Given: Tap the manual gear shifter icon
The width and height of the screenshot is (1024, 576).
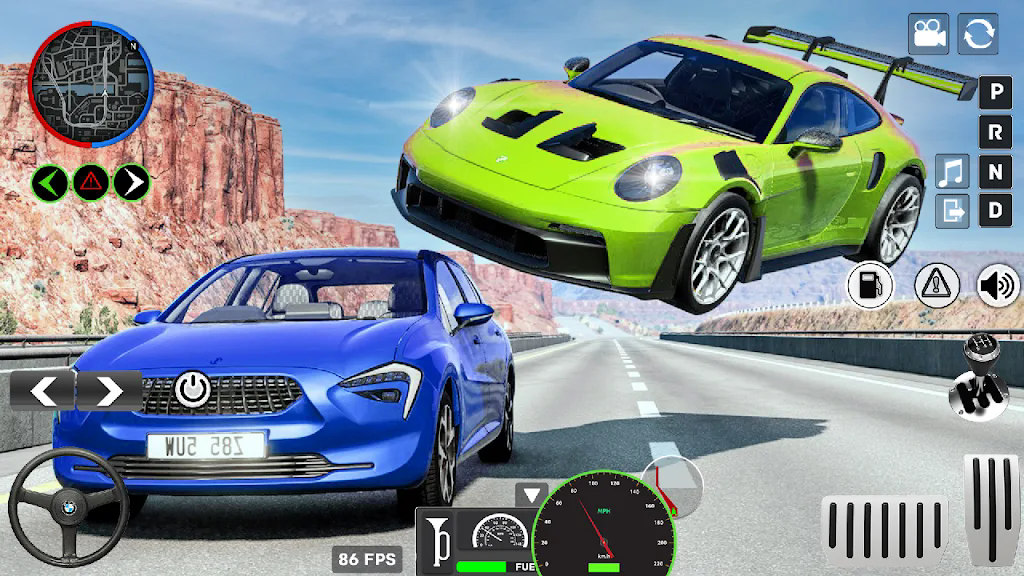Looking at the screenshot, I should coord(976,378).
